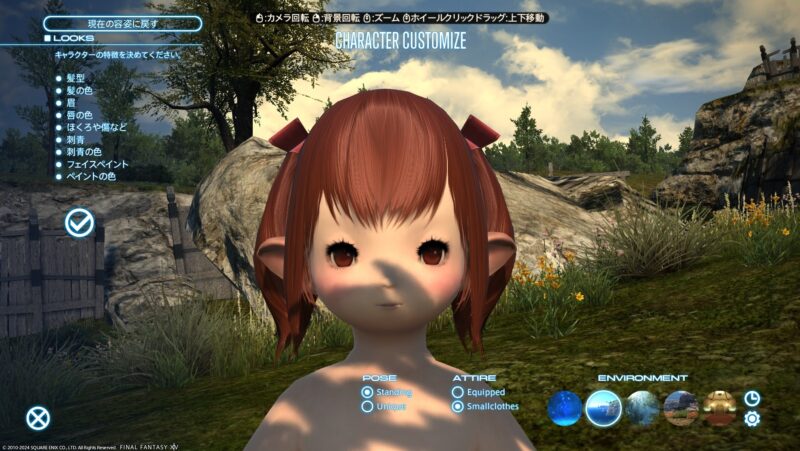Image resolution: width=800 pixels, height=451 pixels.
Task: Cancel with the X circle button
Action: 38,419
